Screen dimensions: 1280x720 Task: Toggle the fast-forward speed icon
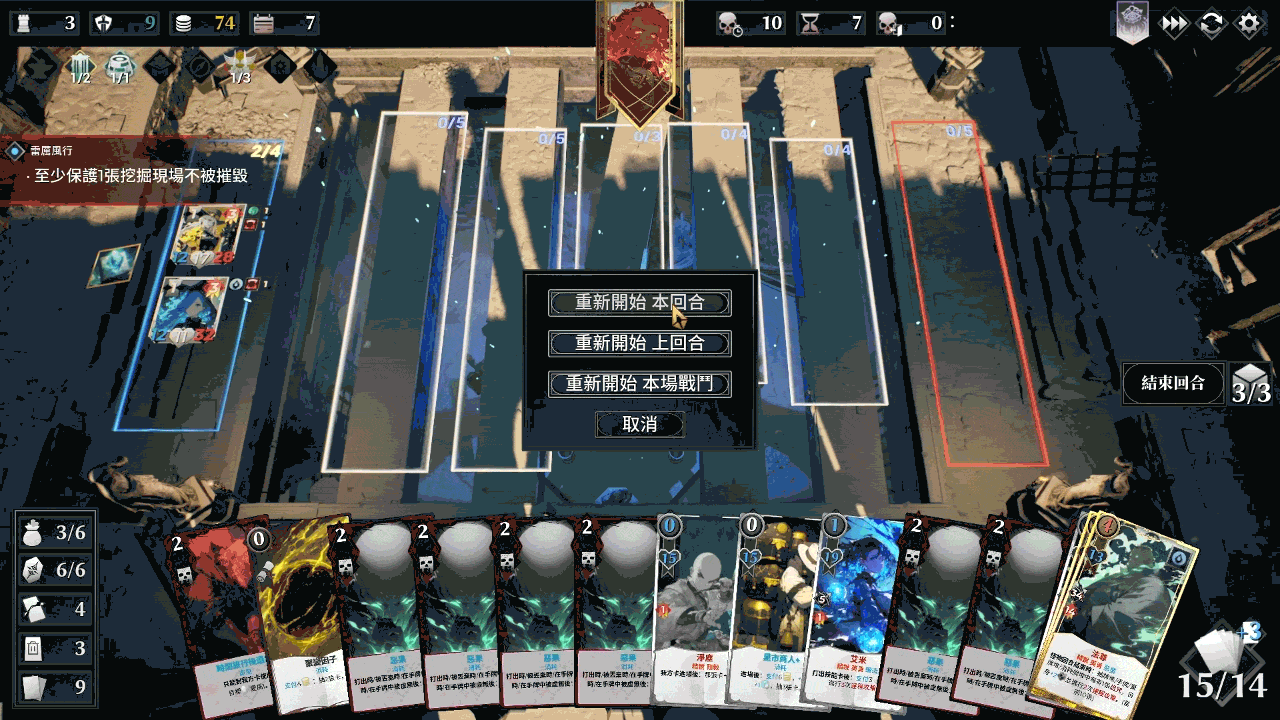1174,24
